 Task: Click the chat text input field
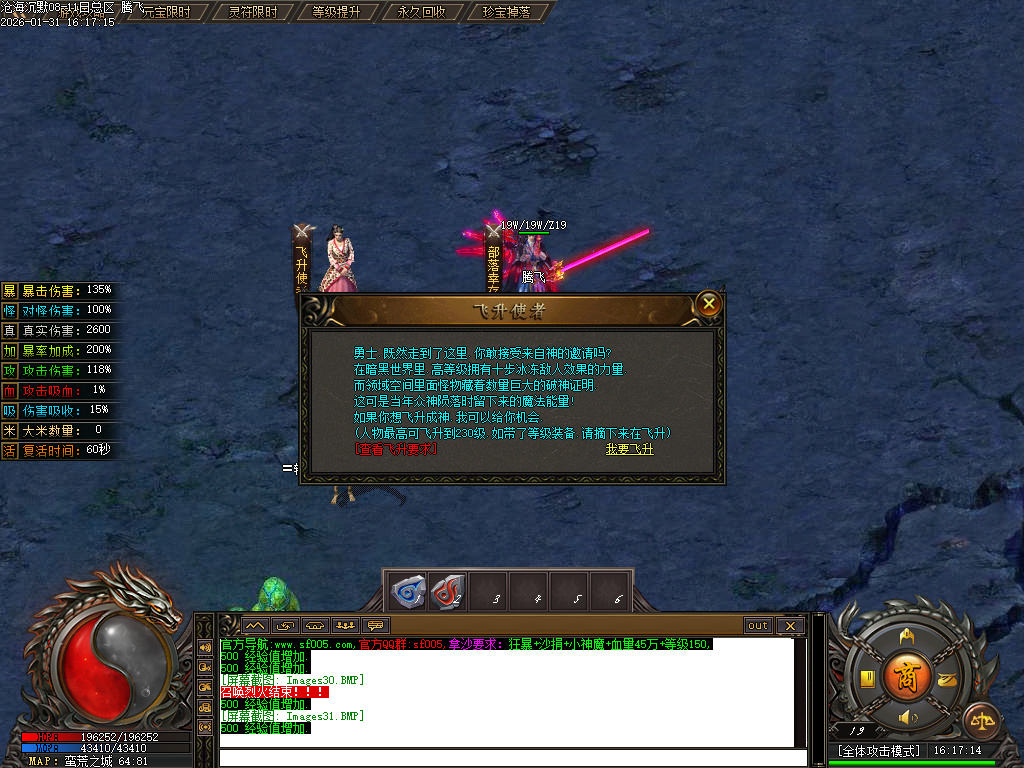(510, 757)
